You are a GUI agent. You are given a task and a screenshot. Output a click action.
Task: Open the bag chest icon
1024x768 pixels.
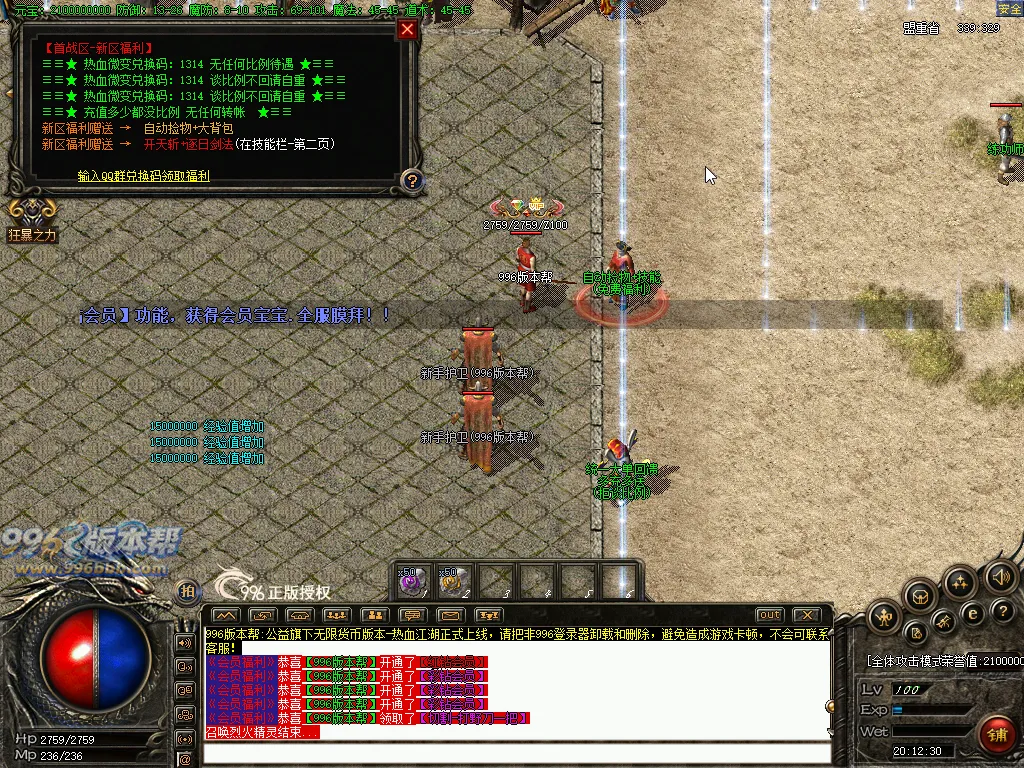point(921,598)
